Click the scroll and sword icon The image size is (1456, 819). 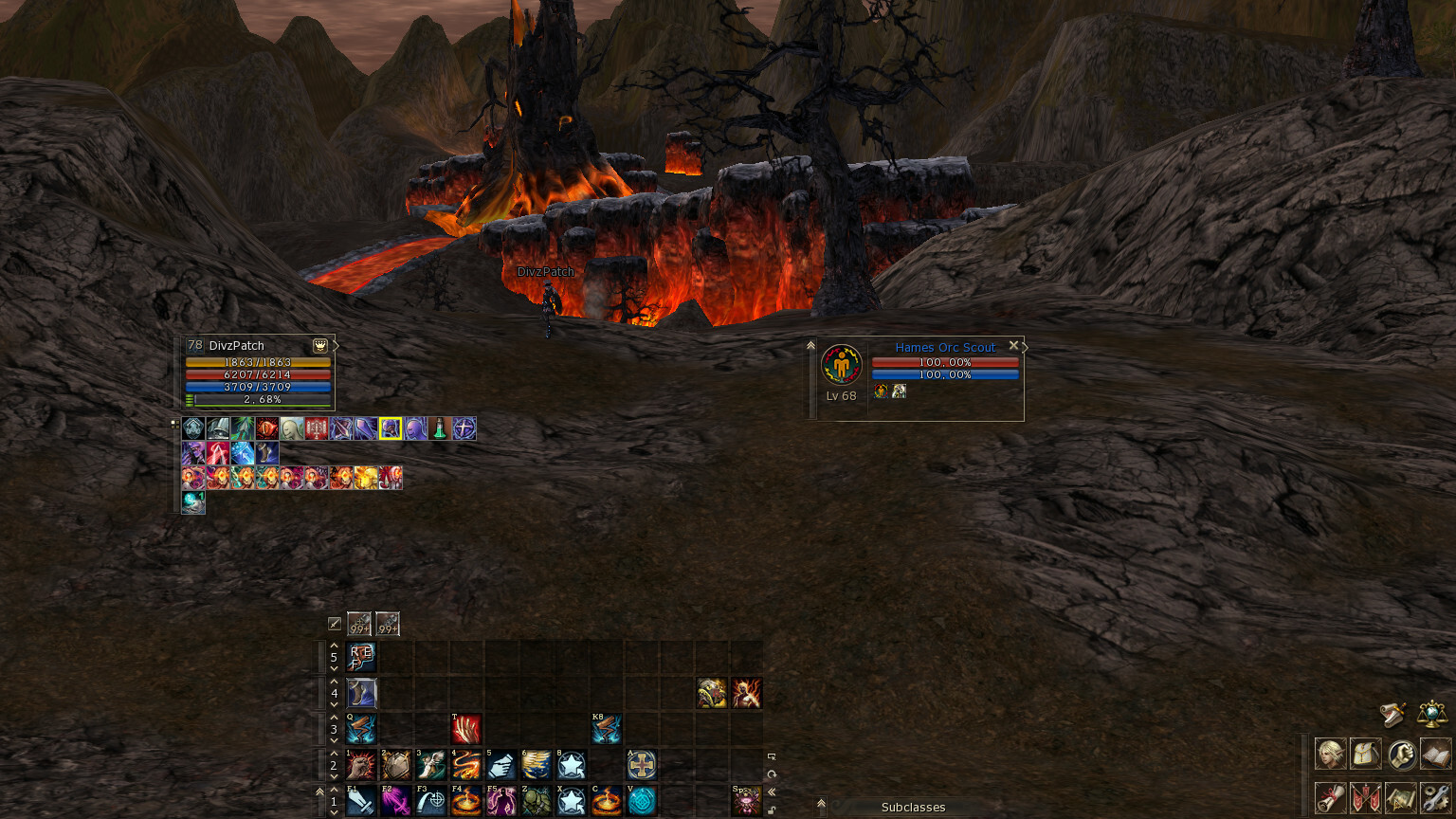(1392, 713)
